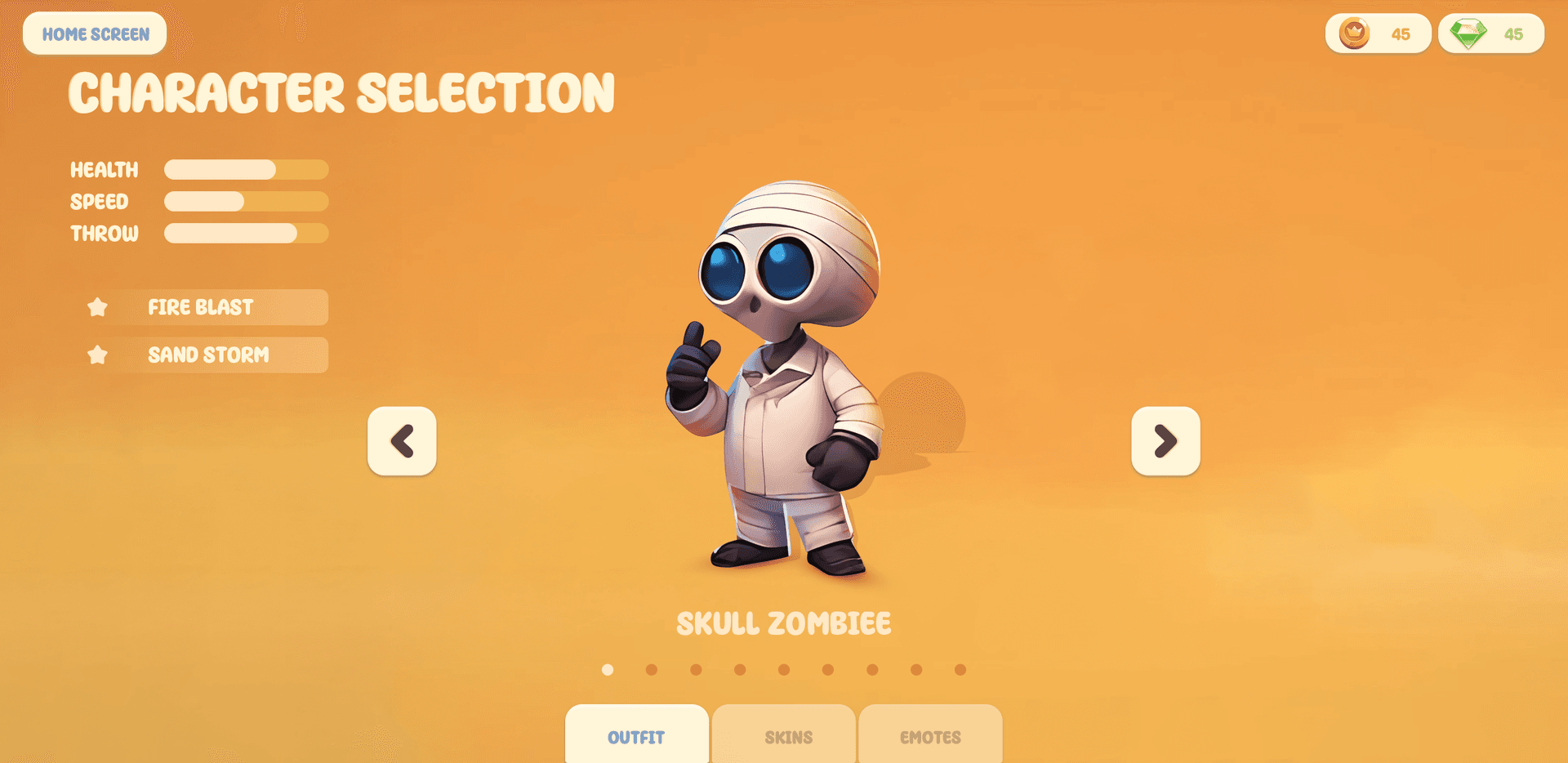Select the star icon beside Sand Storm
1568x763 pixels.
pos(98,355)
